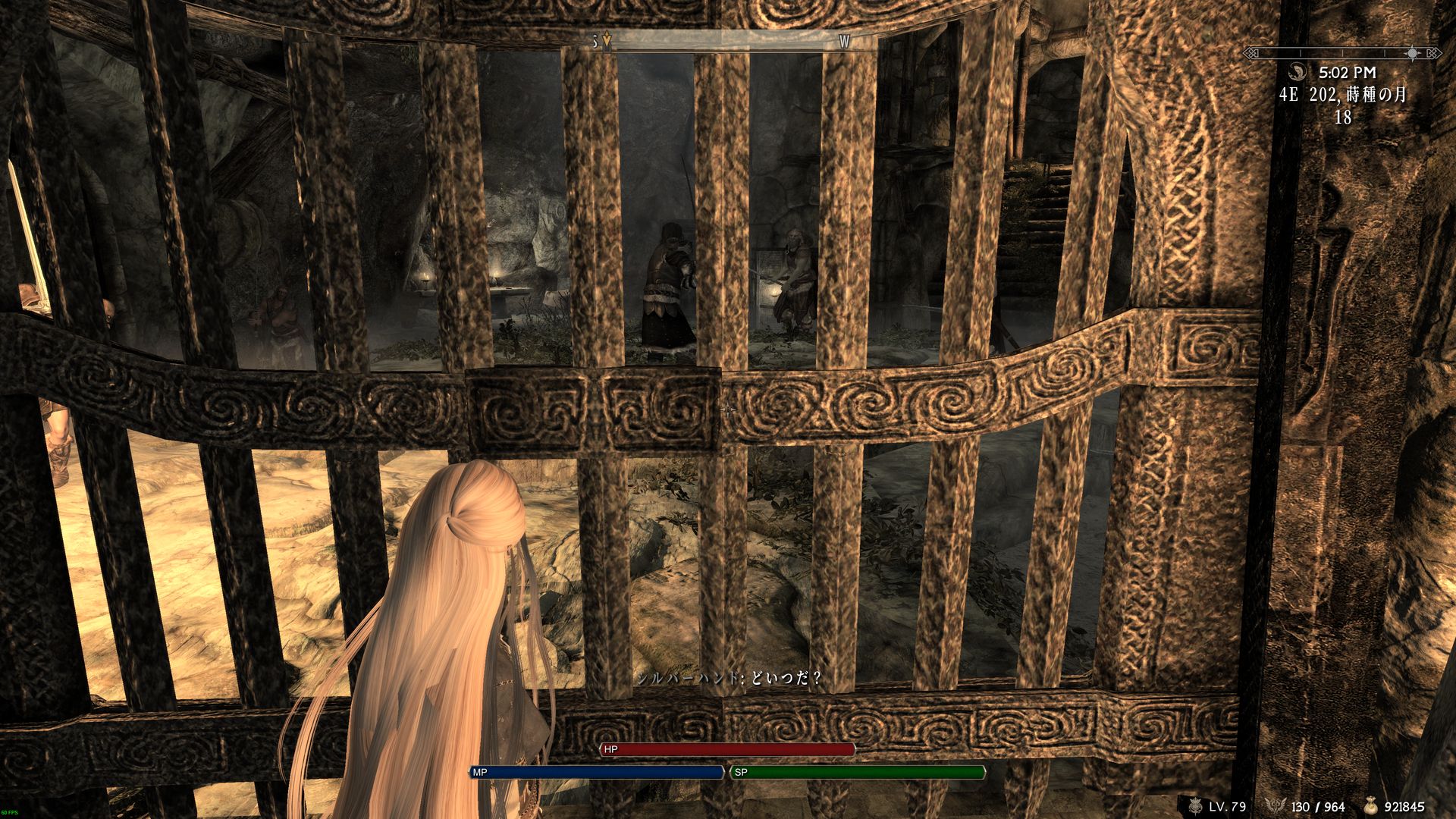Click the winged carry weight icon

click(x=1276, y=804)
